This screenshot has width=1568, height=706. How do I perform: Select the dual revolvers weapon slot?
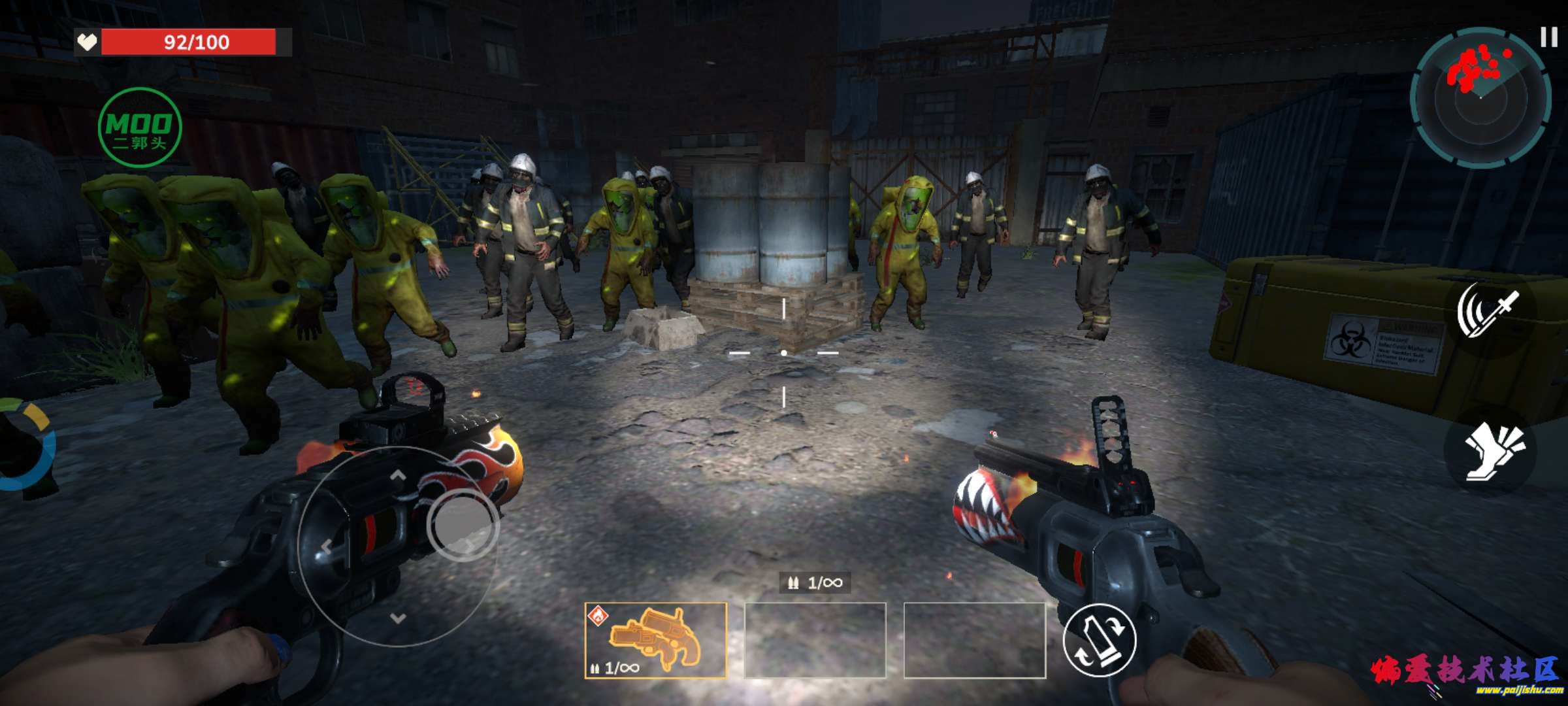click(x=655, y=640)
